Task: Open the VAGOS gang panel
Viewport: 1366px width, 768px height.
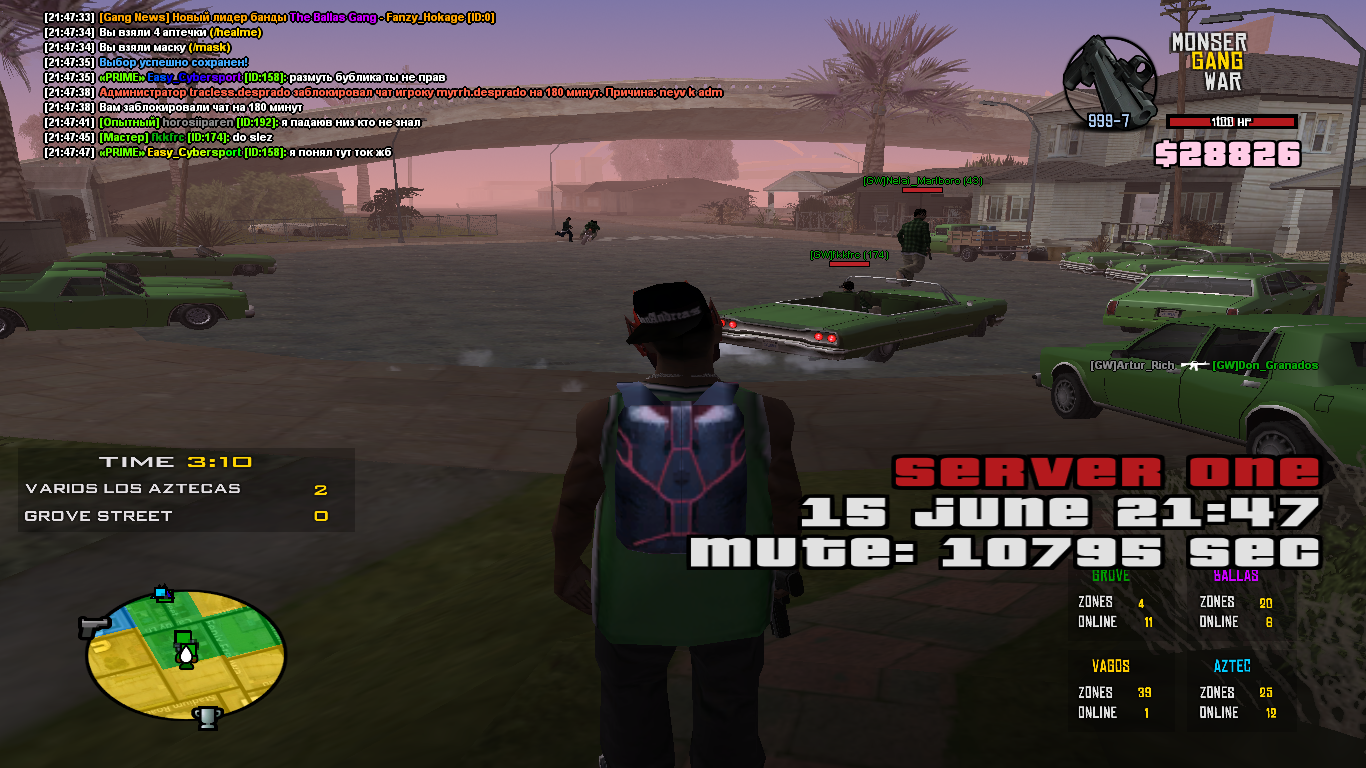Action: [x=1117, y=690]
